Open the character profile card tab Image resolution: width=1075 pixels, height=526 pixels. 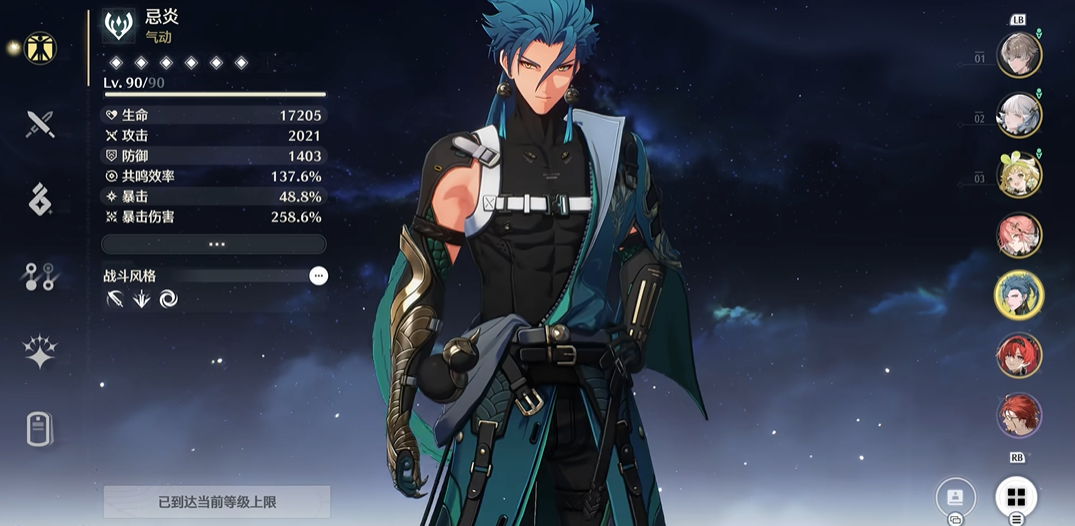click(x=40, y=429)
